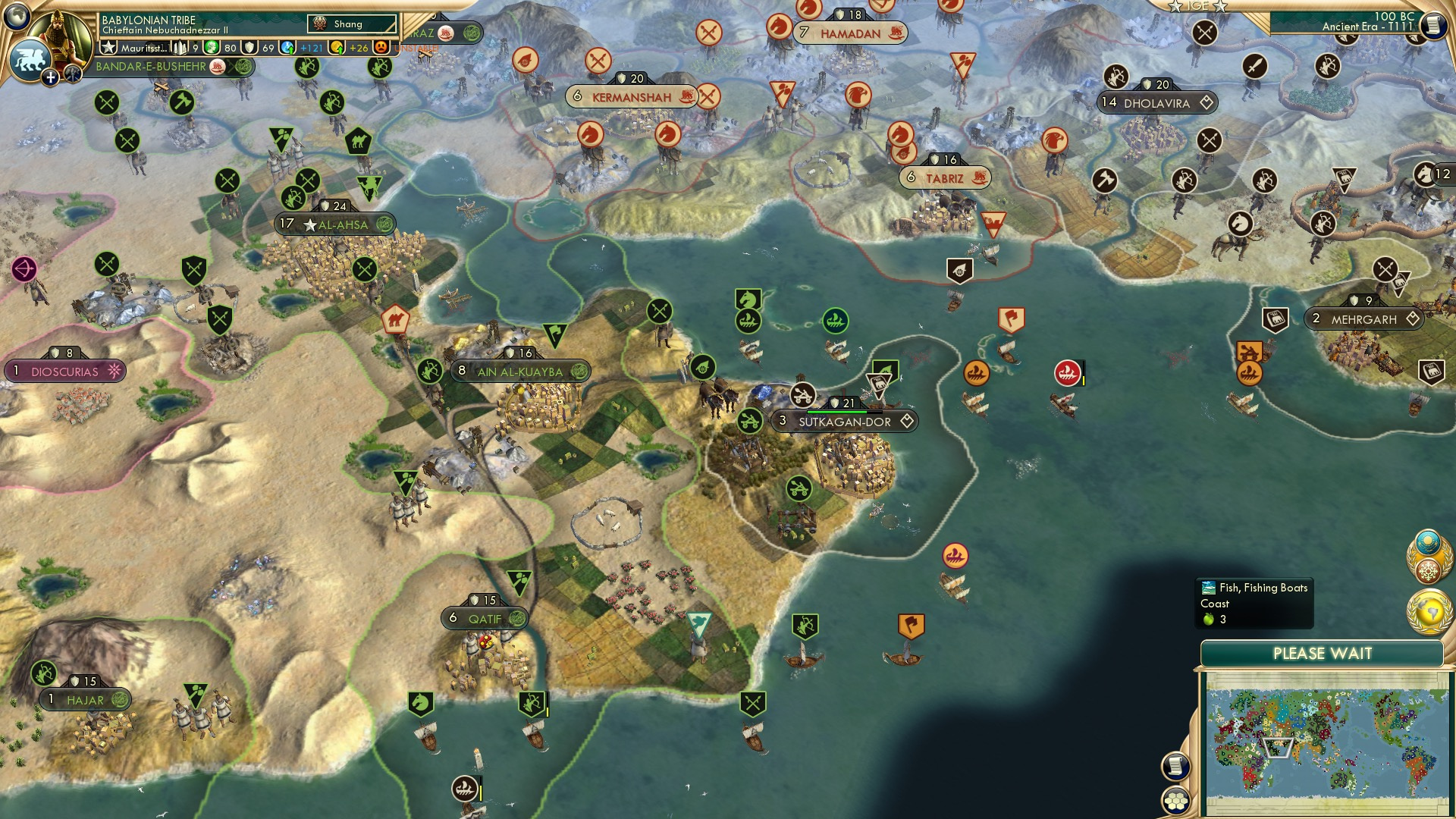The image size is (1456, 819).
Task: Click the UNSTABLE unhappiness face icon
Action: 381,48
